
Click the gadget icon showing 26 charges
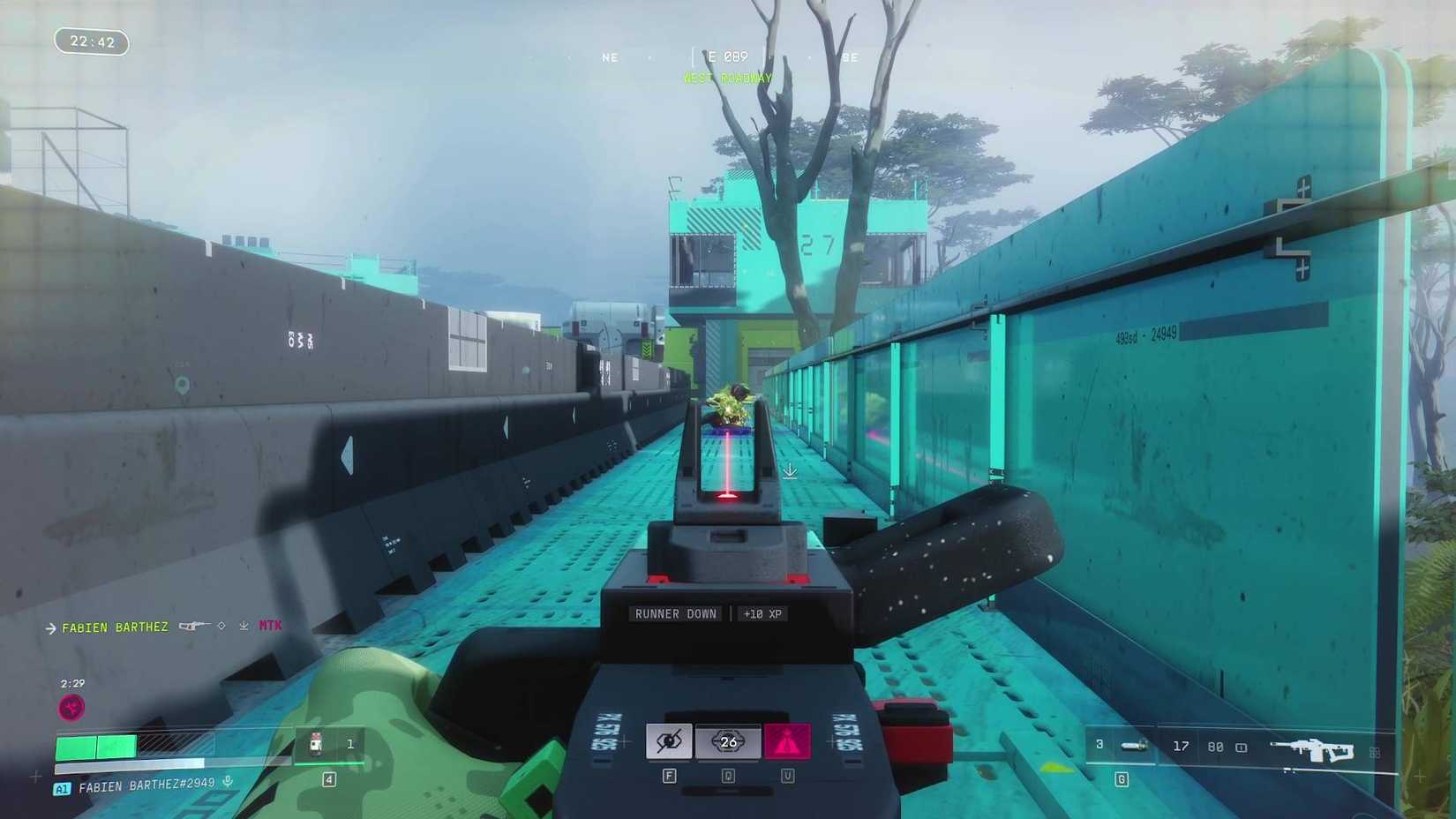point(728,742)
